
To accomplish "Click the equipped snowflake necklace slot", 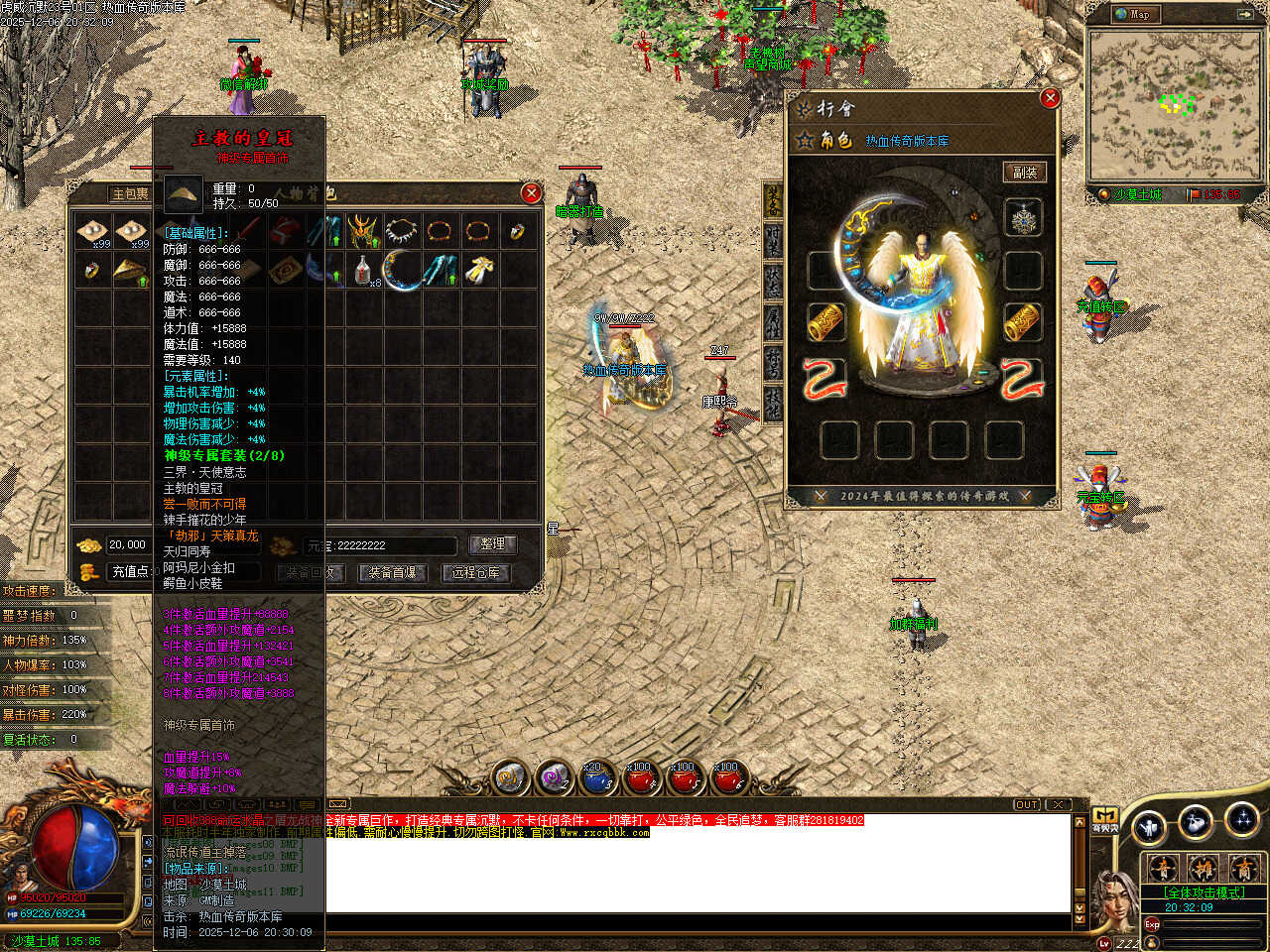I will pos(1023,218).
